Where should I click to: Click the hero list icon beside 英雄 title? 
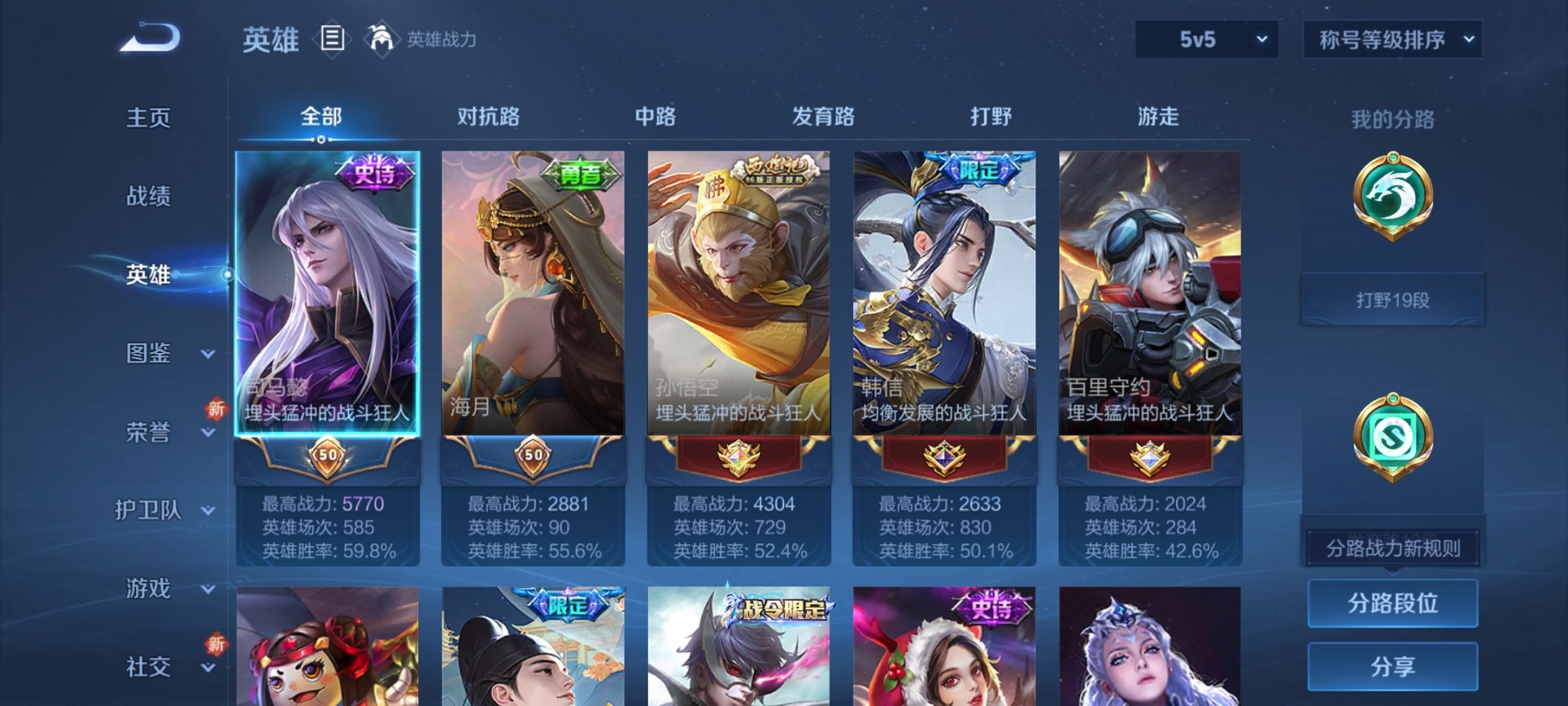[x=334, y=40]
